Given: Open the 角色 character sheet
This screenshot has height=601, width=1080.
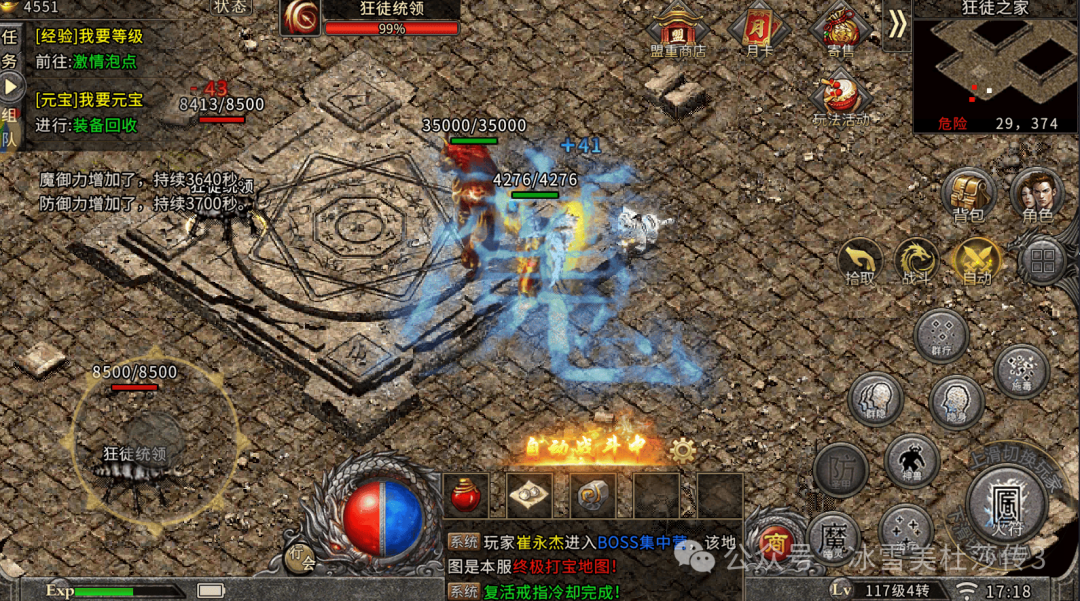Looking at the screenshot, I should coord(1037,193).
